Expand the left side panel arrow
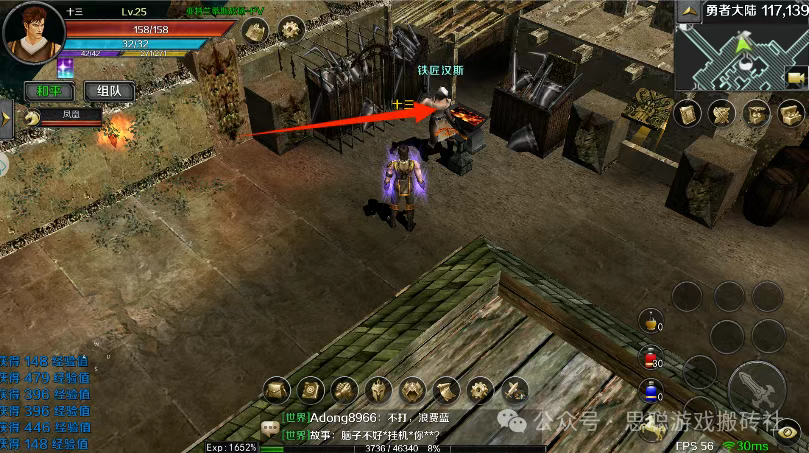 point(5,118)
